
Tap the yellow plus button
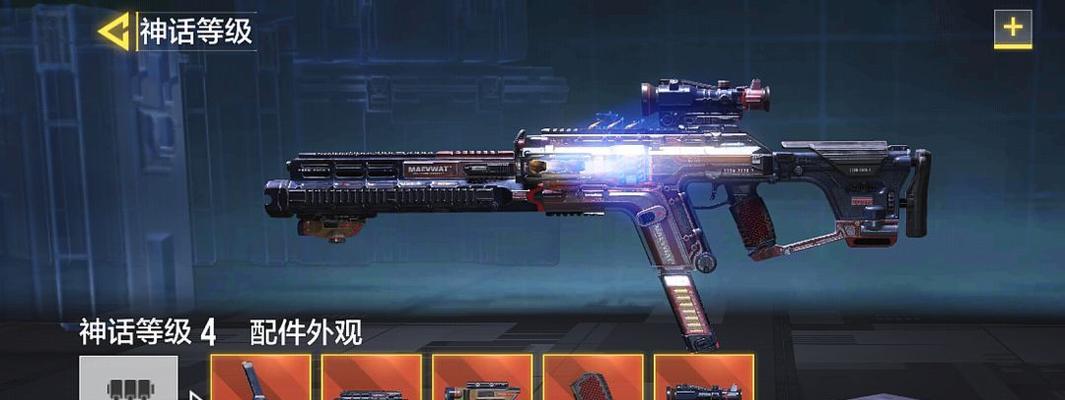(x=1012, y=29)
